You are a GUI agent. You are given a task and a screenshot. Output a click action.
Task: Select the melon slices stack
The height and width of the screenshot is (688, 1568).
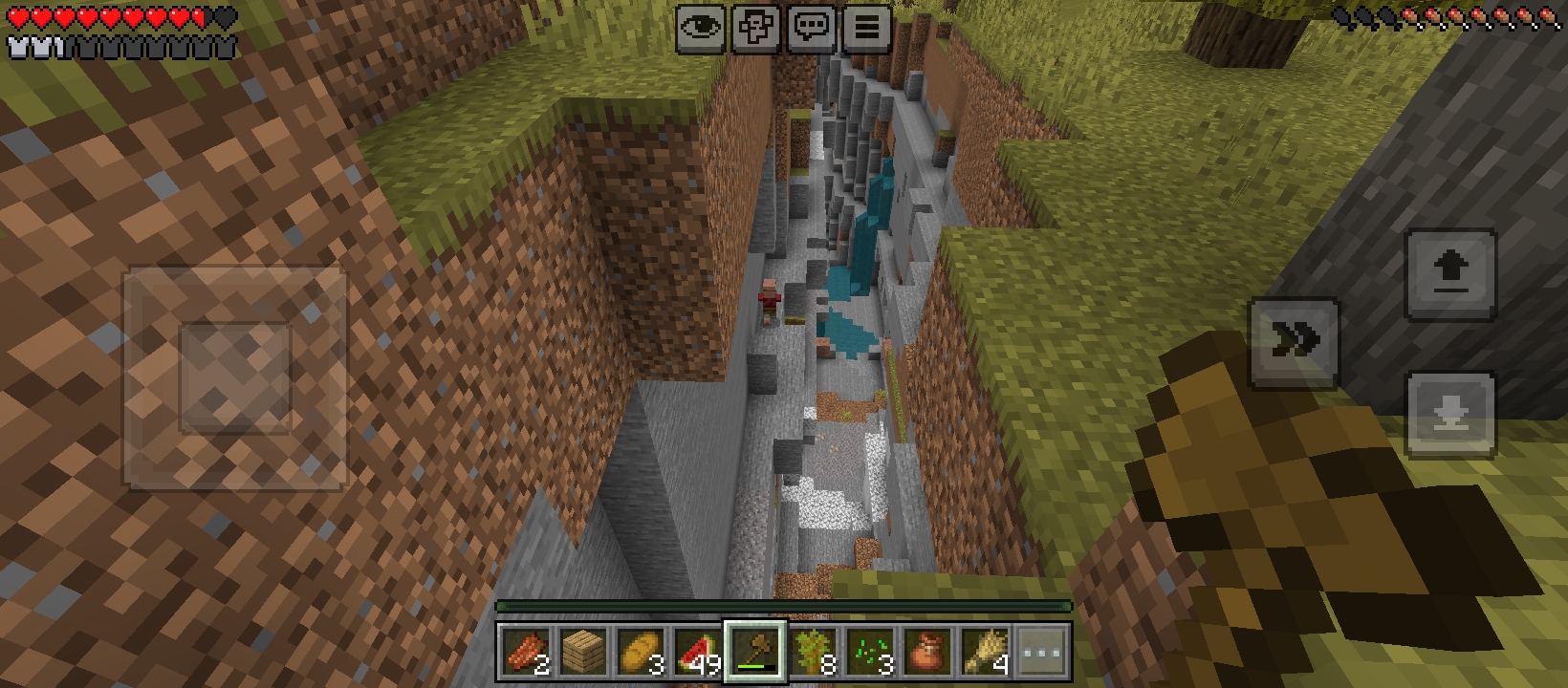click(x=698, y=653)
